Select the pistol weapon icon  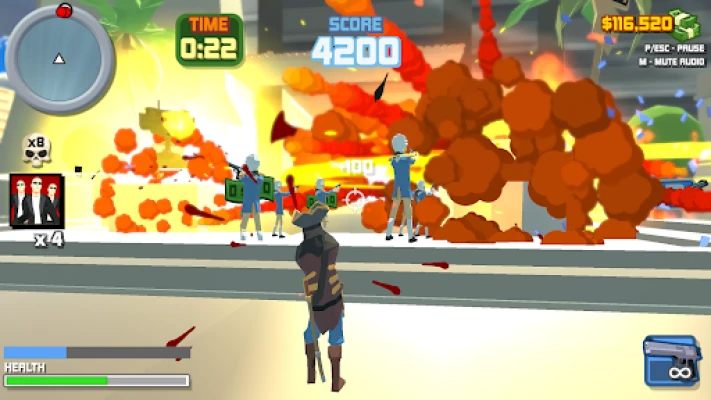(672, 360)
